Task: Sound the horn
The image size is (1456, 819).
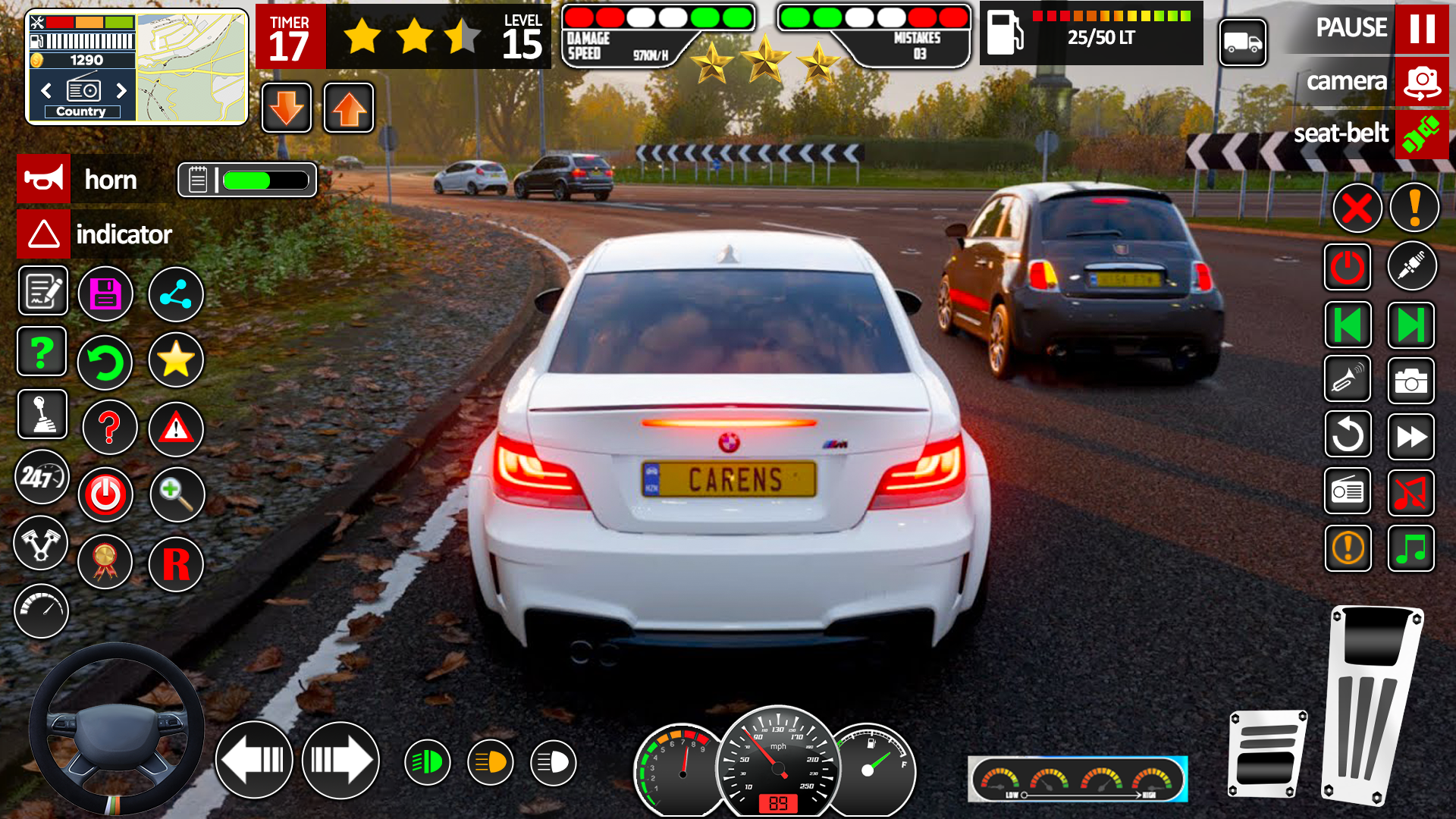Action: pos(44,180)
